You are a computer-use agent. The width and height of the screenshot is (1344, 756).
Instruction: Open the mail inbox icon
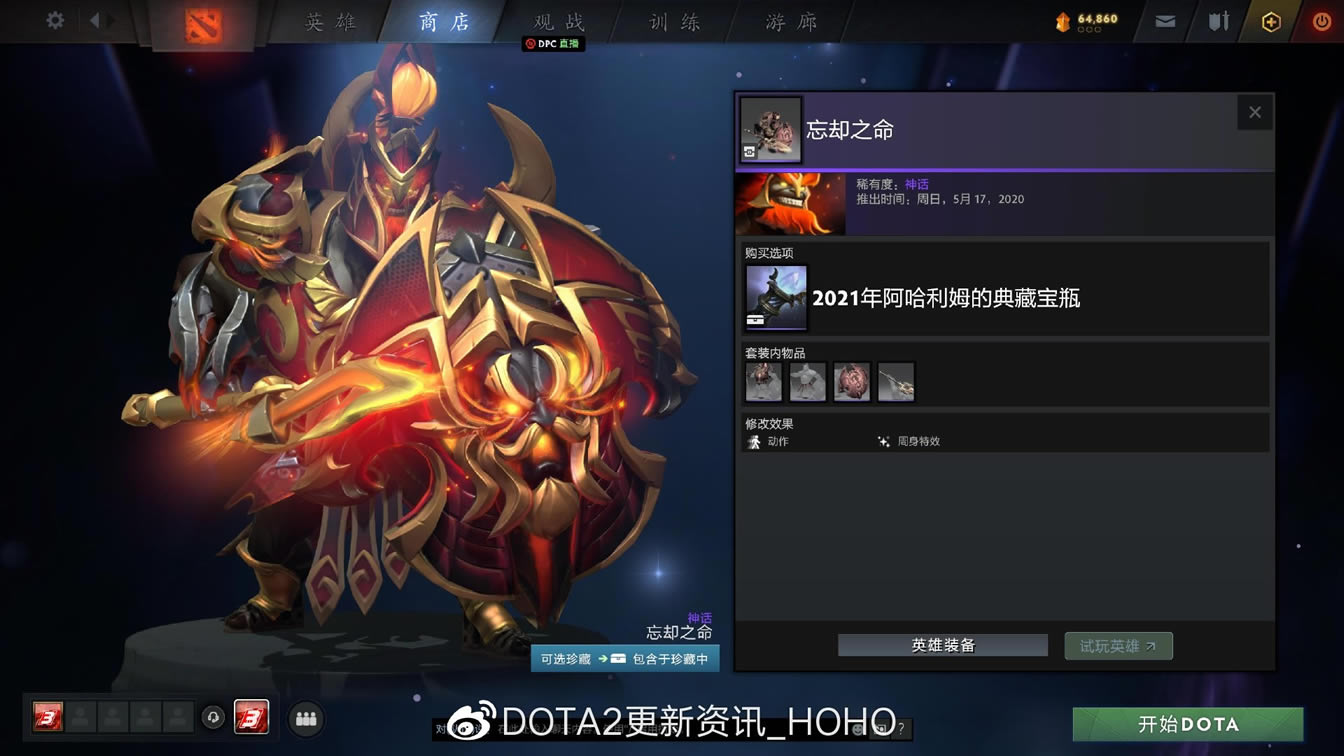[x=1164, y=19]
